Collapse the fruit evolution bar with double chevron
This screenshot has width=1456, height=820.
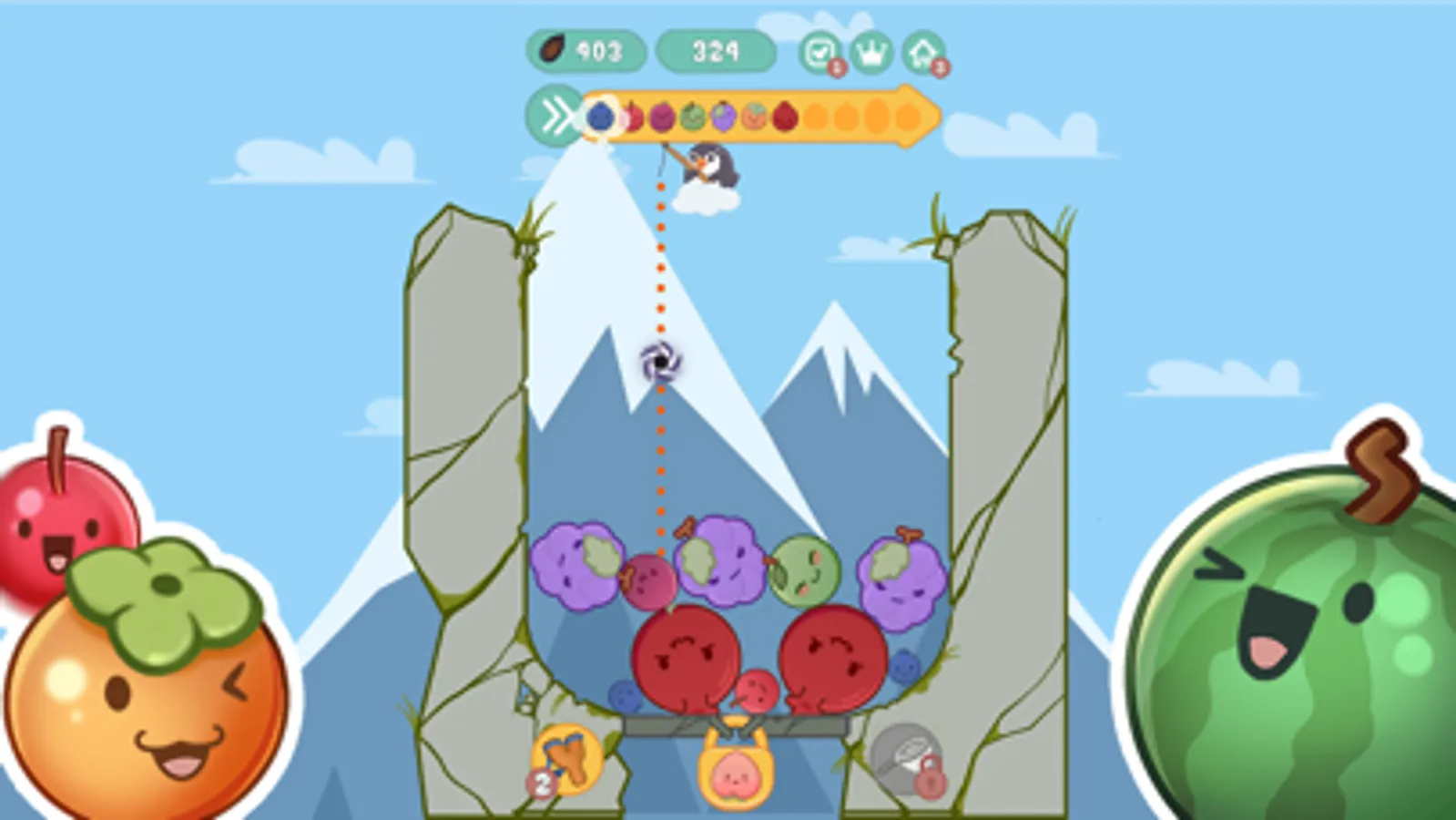pos(556,115)
